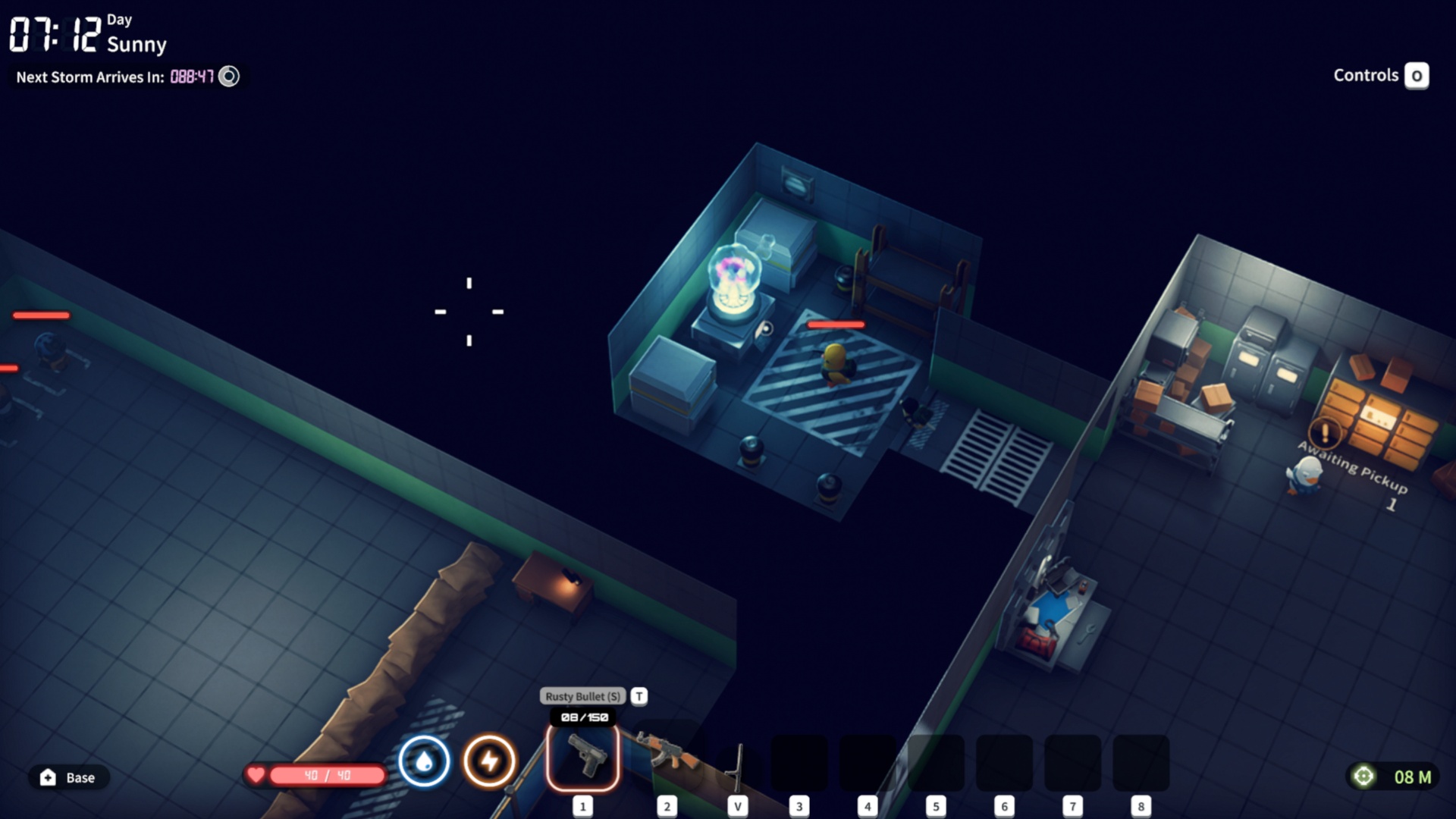The width and height of the screenshot is (1456, 819).
Task: Click the Base location indicator
Action: pos(69,777)
